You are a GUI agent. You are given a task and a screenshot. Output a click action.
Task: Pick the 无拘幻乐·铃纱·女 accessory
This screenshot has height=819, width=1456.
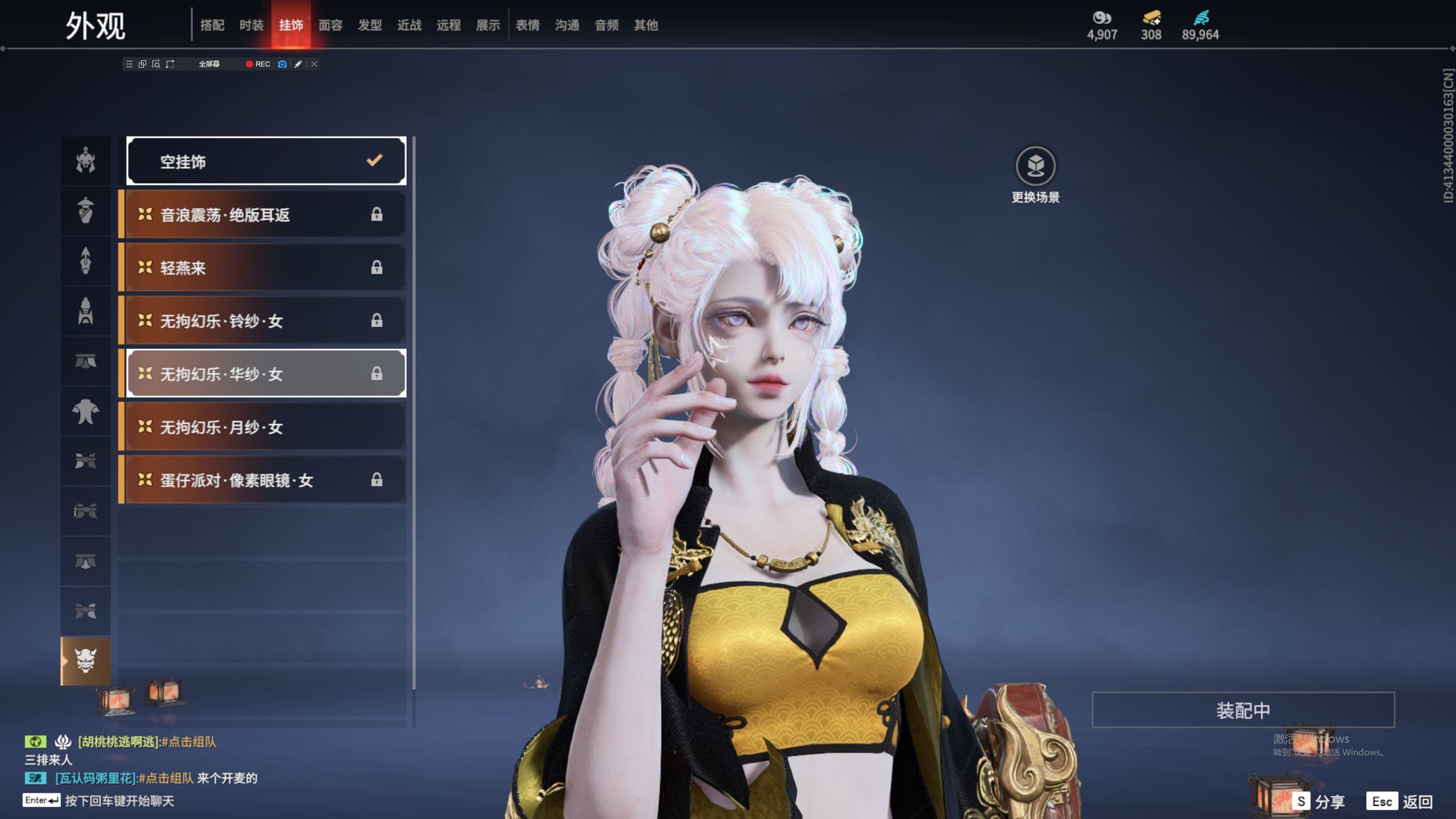(265, 321)
